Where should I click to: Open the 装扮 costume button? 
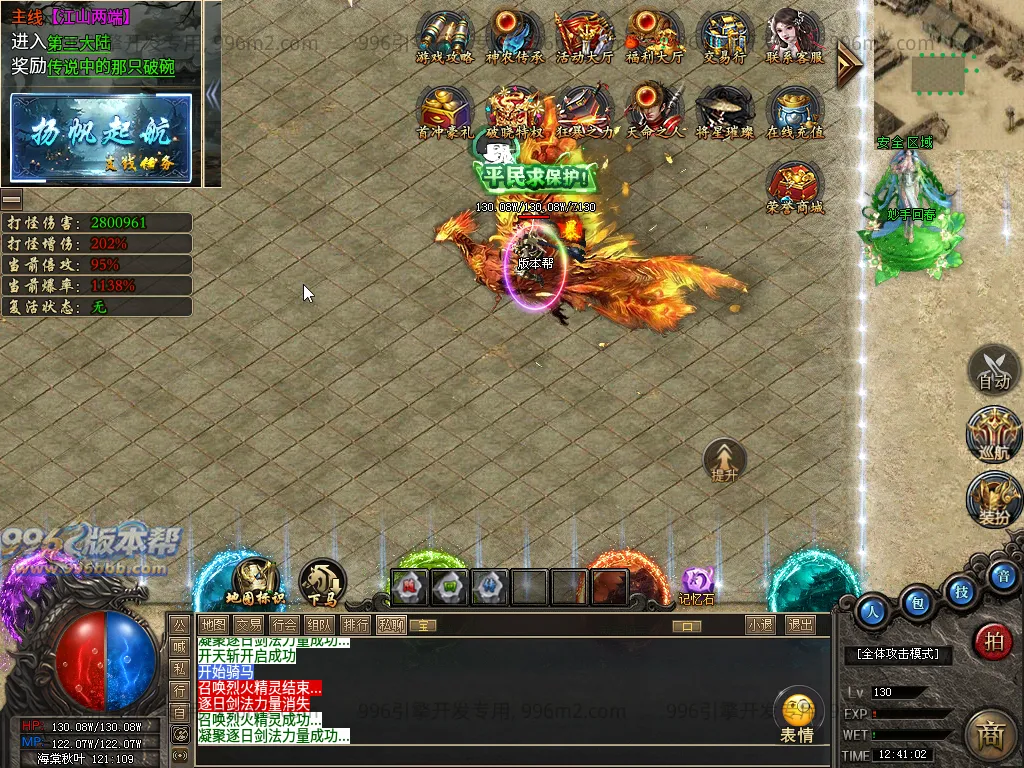(x=993, y=501)
